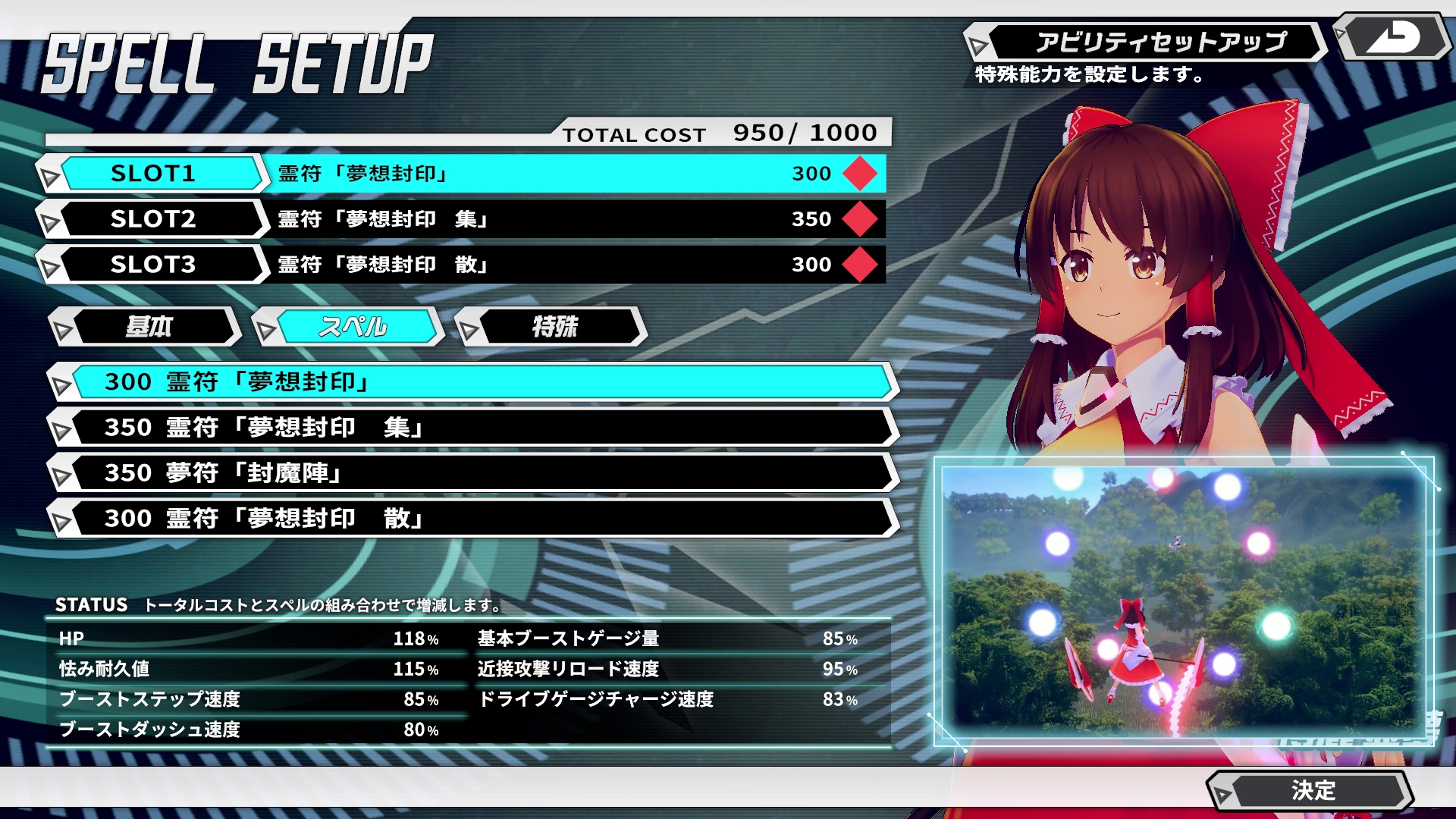Screen dimensions: 1456x819
Task: Choose 350 霊符「夢想封印 集」 in the spell list
Action: point(474,428)
